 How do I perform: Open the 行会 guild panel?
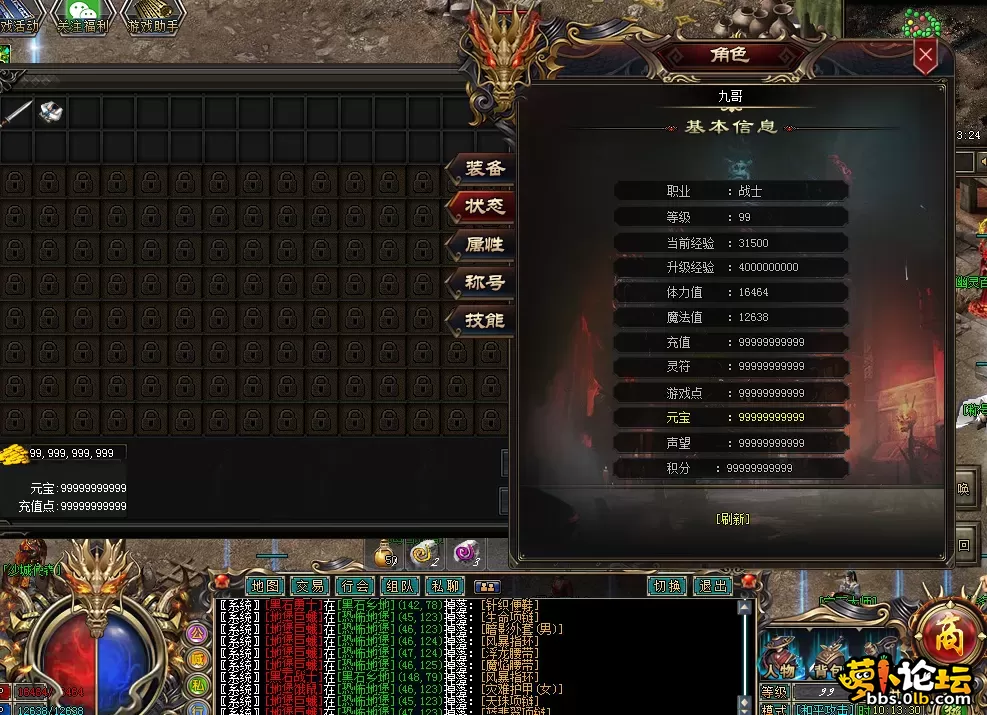[355, 586]
